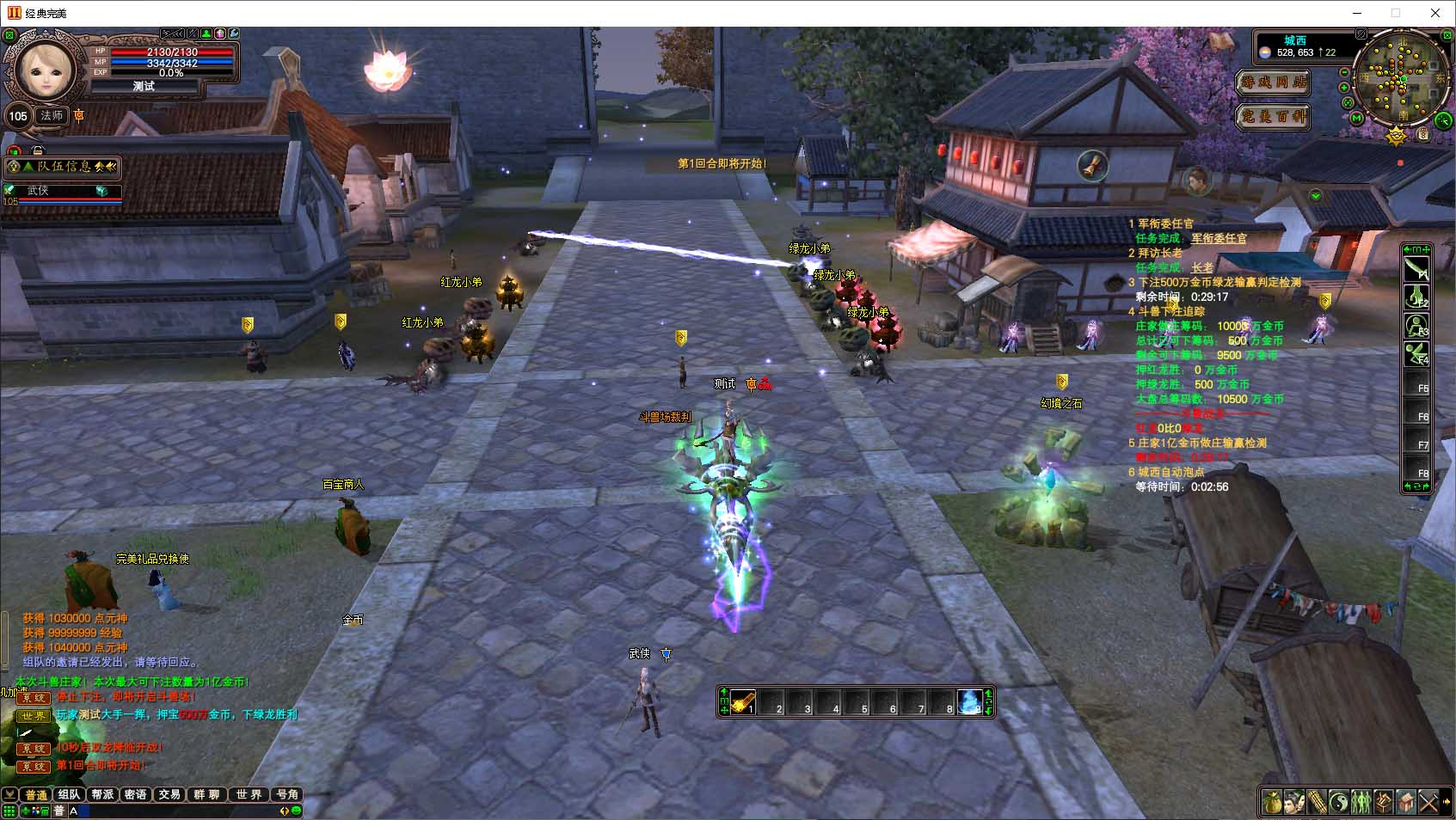Switch chat to the 世界 world channel
1456x820 pixels.
click(249, 794)
